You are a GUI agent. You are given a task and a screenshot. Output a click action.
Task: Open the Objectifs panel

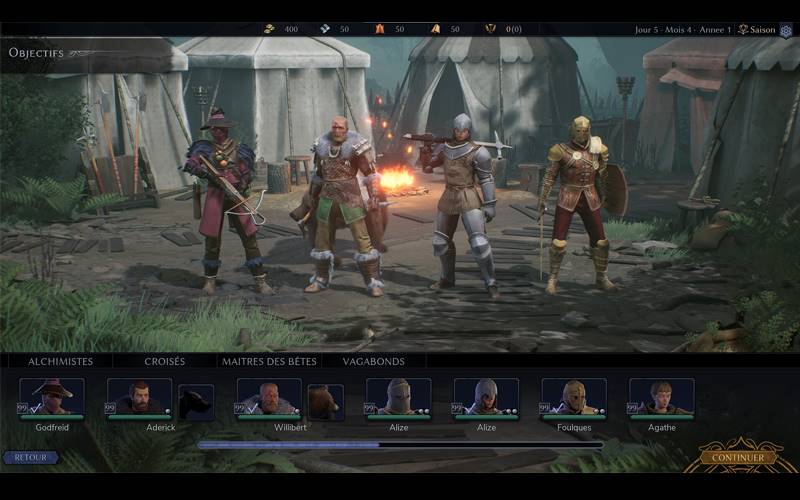(x=36, y=52)
